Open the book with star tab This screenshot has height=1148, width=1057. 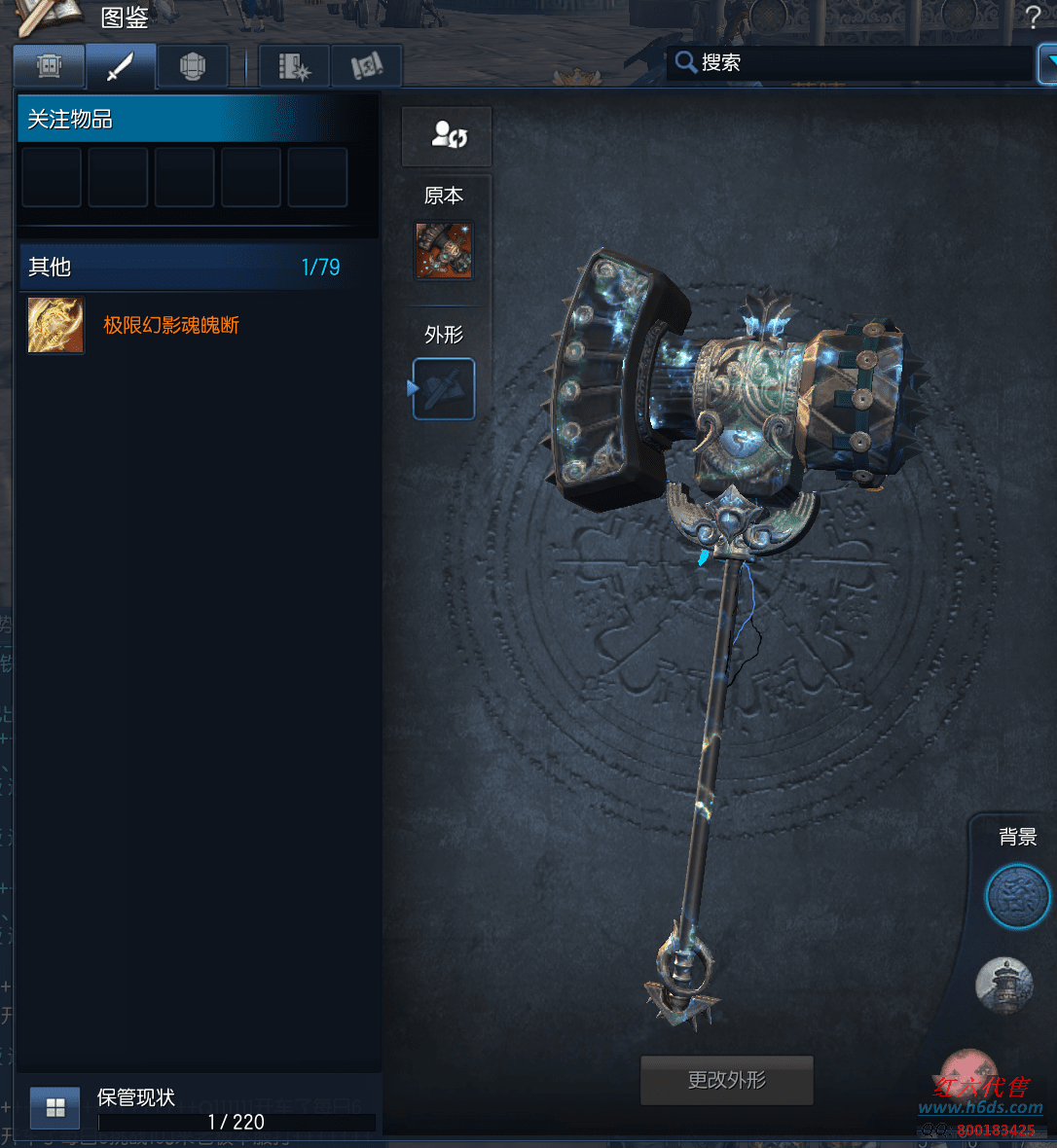(x=294, y=66)
